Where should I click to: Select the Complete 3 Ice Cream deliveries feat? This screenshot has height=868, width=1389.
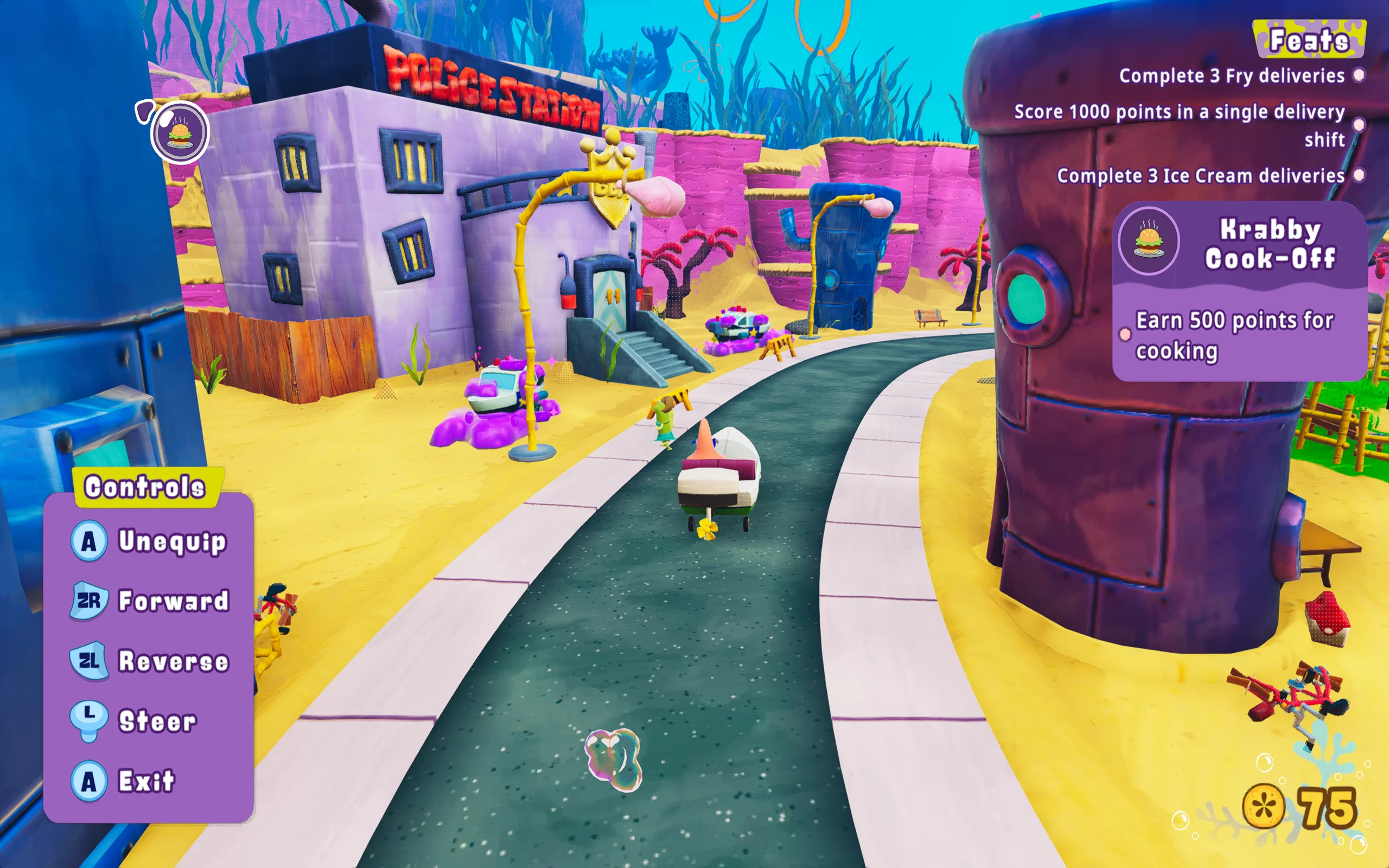click(x=1201, y=176)
